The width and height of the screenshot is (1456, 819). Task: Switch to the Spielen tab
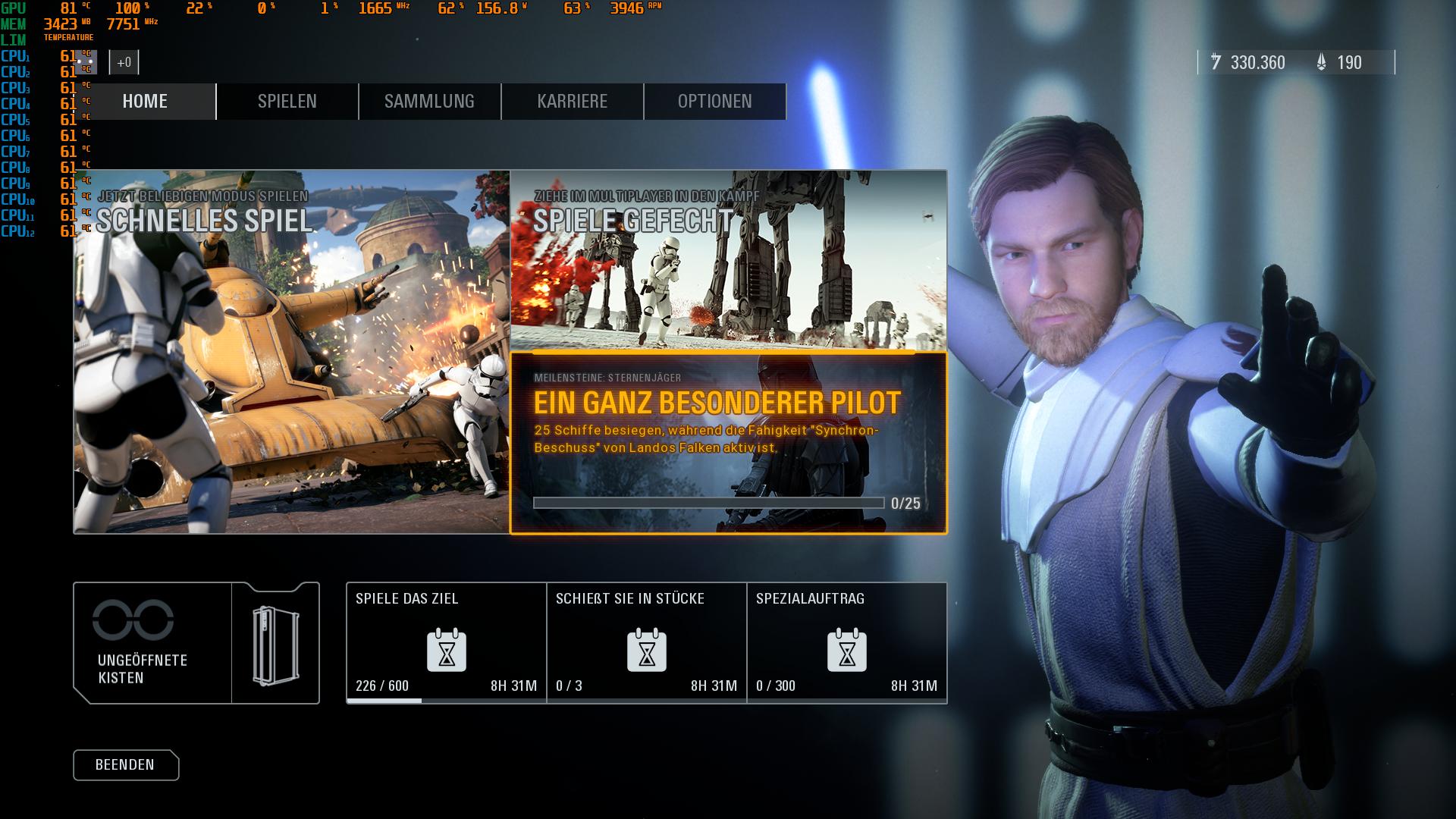pos(287,101)
